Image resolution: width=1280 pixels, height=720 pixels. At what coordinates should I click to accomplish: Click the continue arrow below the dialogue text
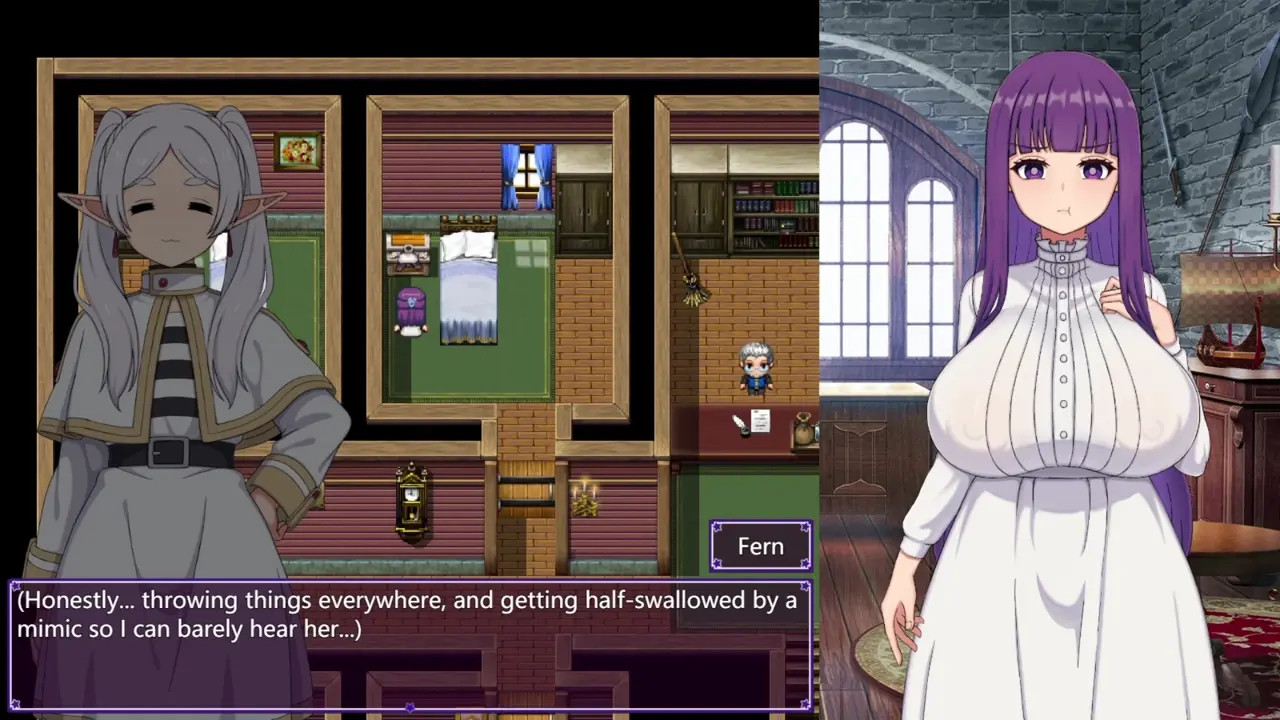[410, 707]
